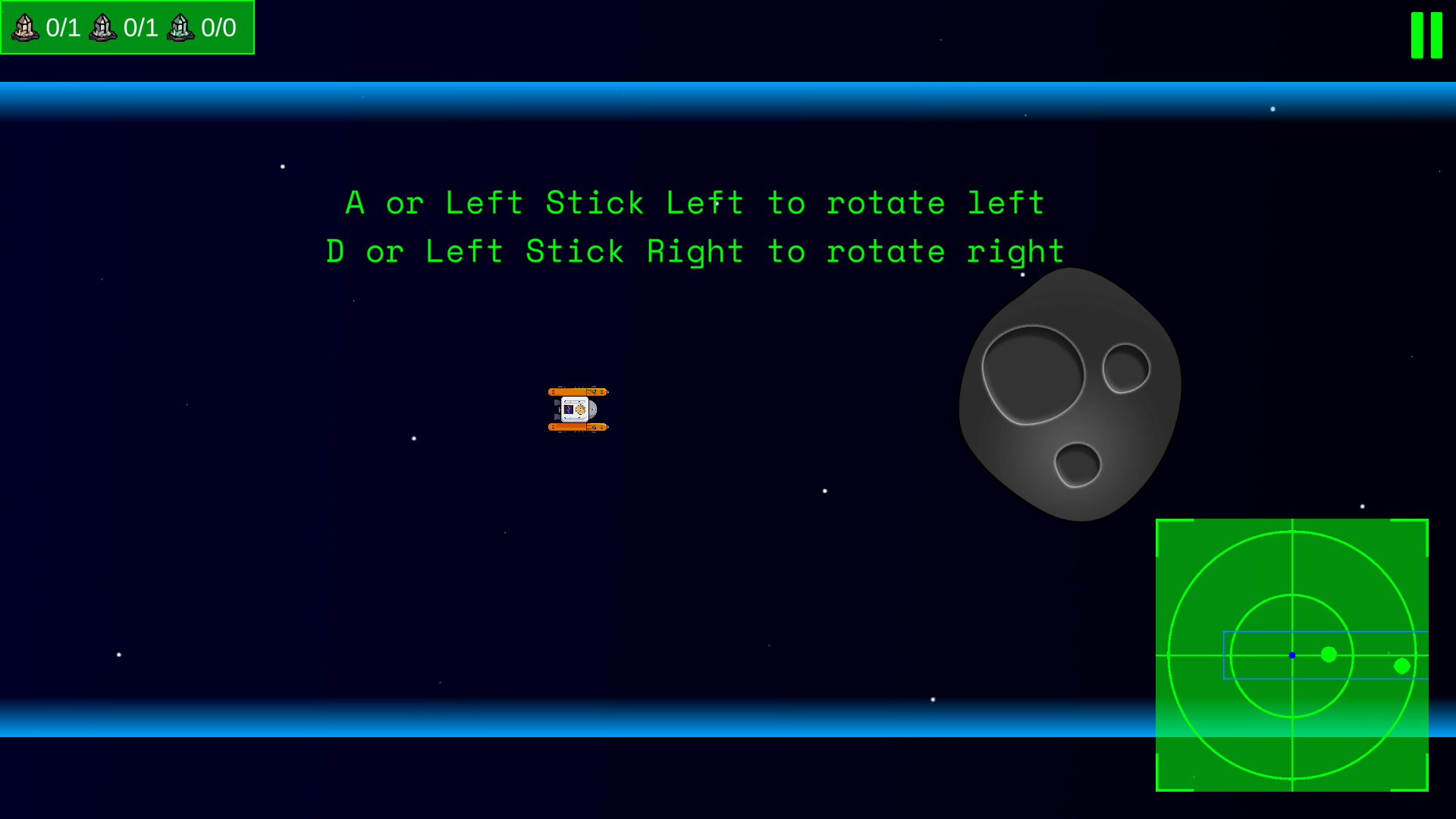Open the crystal collection tracker panel
Viewport: 1456px width, 819px height.
point(127,28)
